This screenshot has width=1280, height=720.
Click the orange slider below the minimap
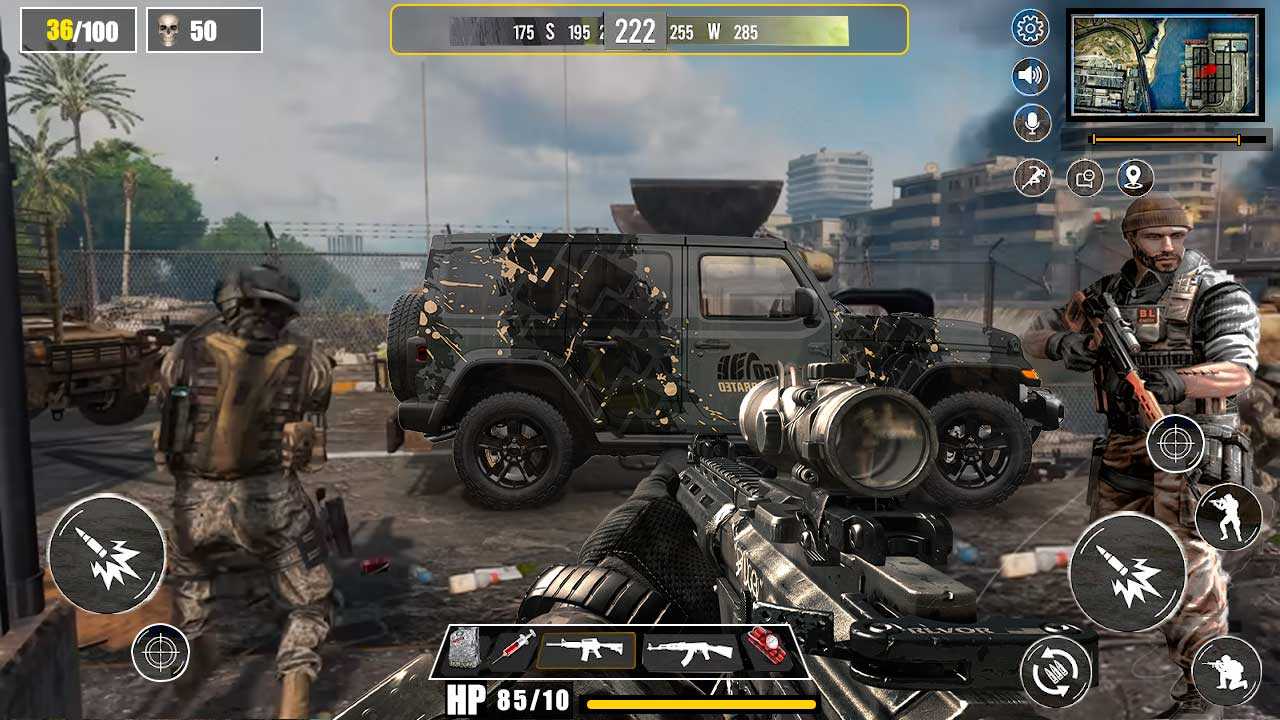(x=1165, y=139)
